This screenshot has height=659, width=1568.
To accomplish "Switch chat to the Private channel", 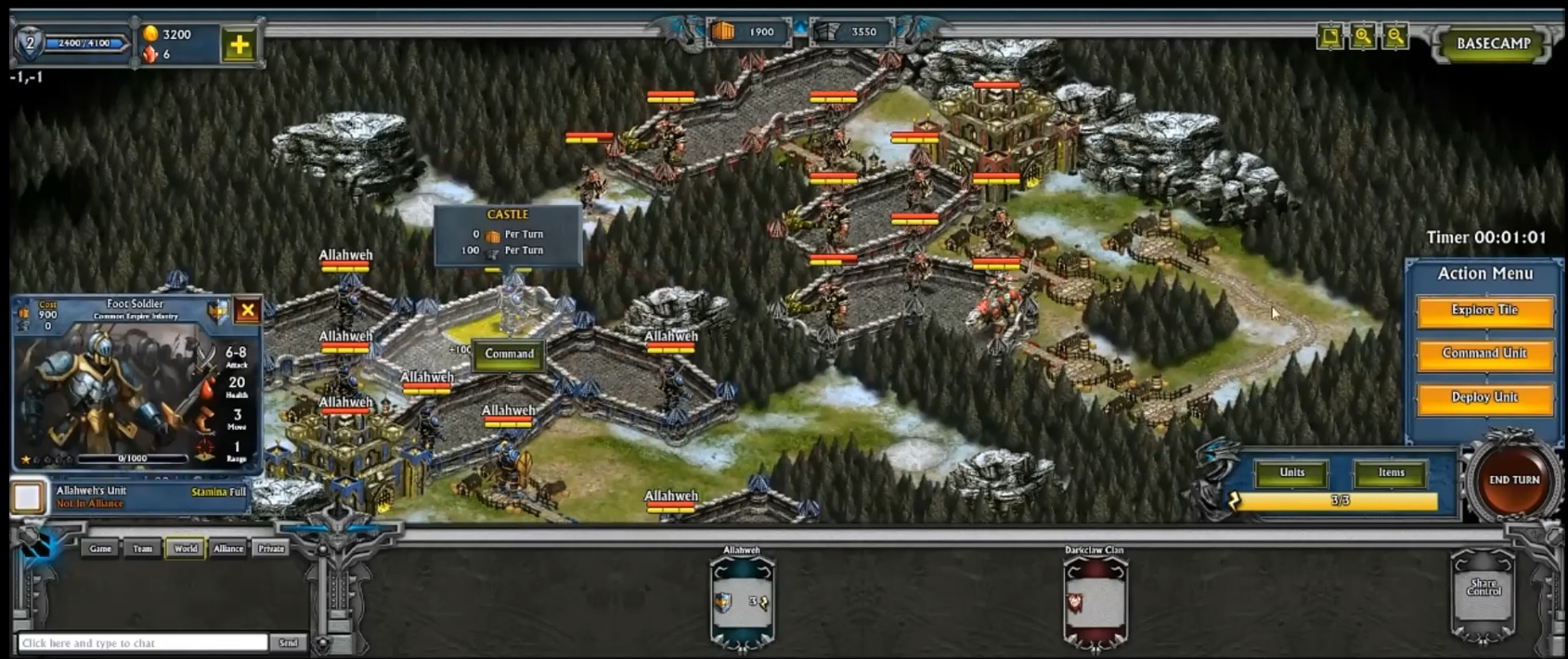I will pos(271,549).
